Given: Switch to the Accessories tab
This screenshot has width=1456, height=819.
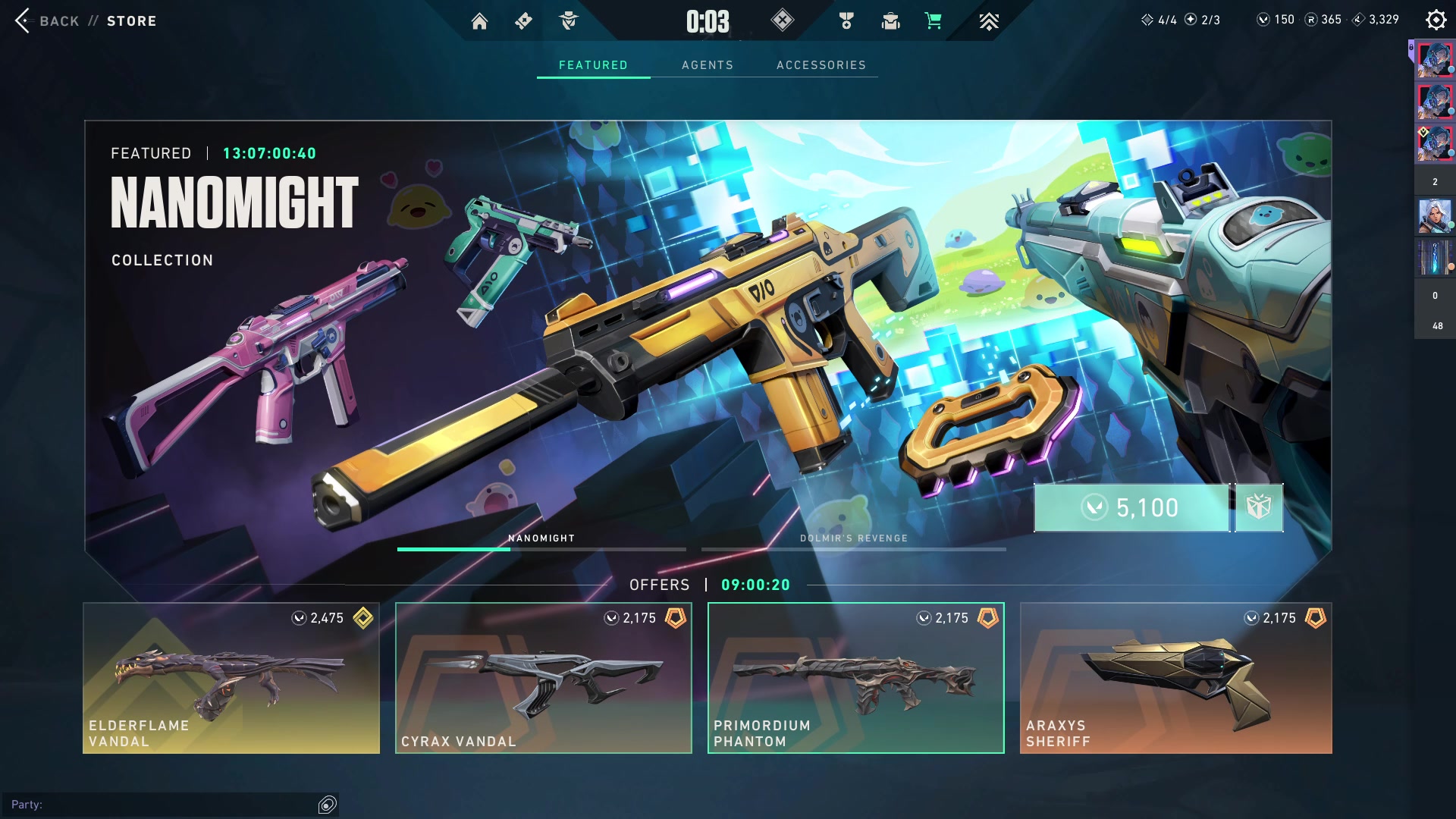Looking at the screenshot, I should click(821, 65).
